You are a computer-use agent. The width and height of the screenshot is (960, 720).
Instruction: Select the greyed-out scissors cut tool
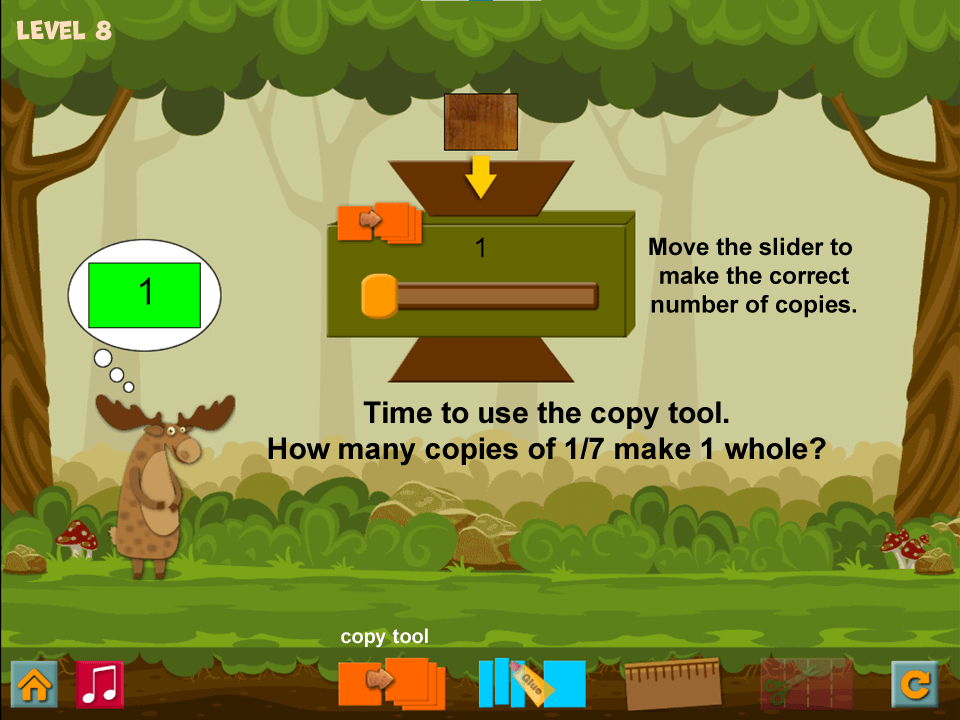coord(806,684)
